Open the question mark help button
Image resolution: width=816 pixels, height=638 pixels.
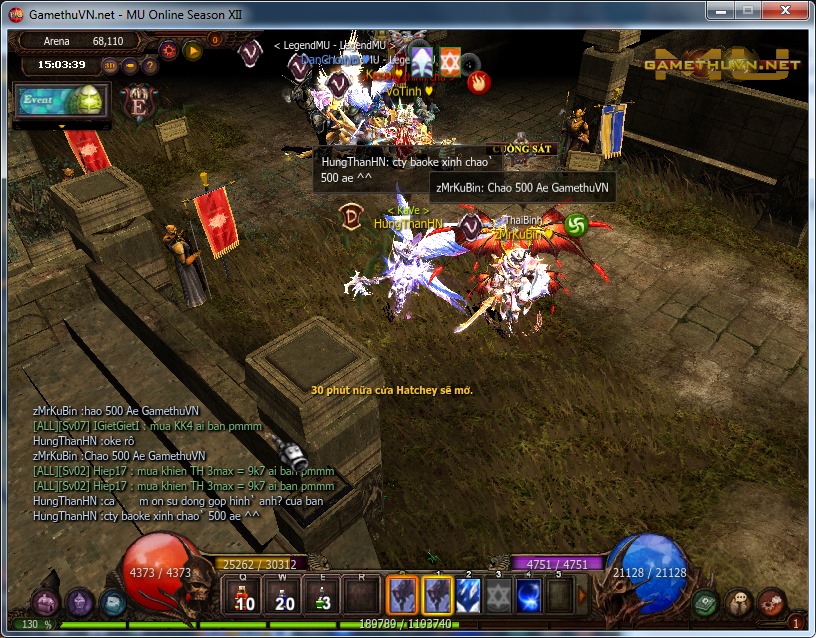150,66
